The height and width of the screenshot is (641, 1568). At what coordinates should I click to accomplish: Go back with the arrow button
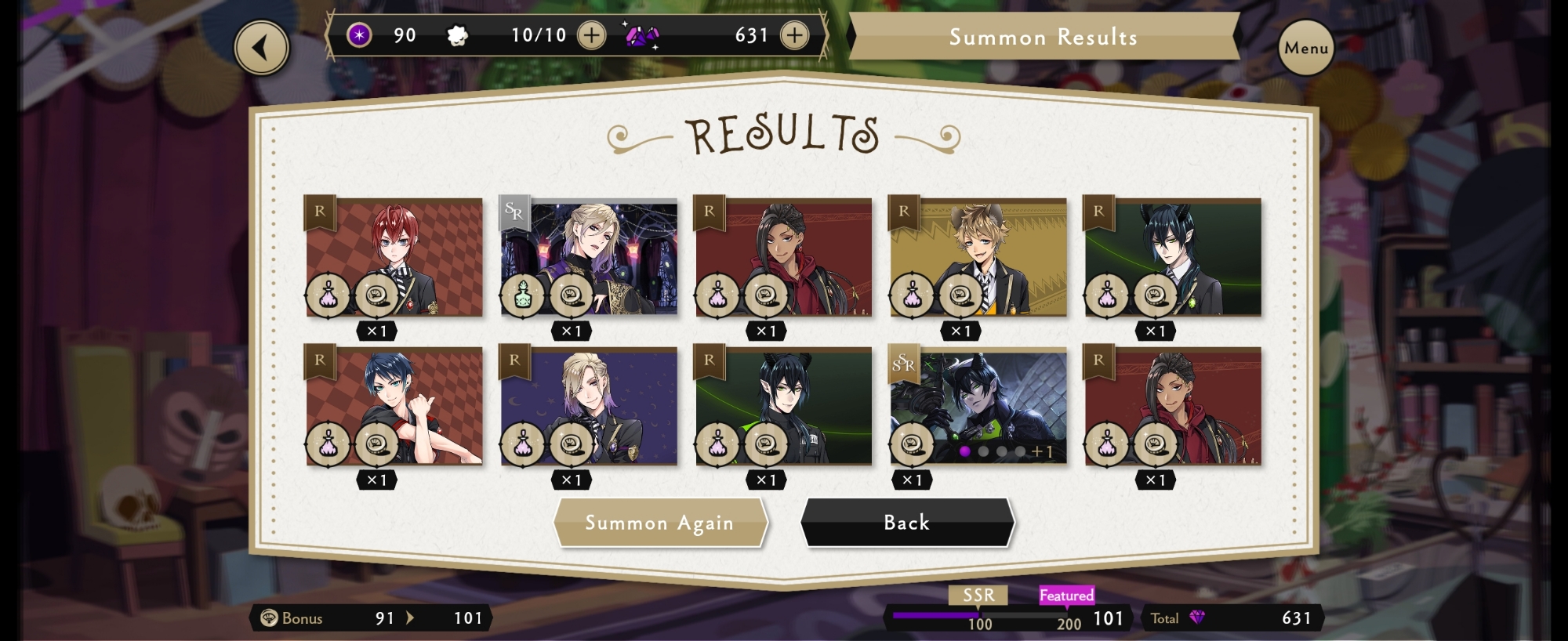[x=262, y=48]
